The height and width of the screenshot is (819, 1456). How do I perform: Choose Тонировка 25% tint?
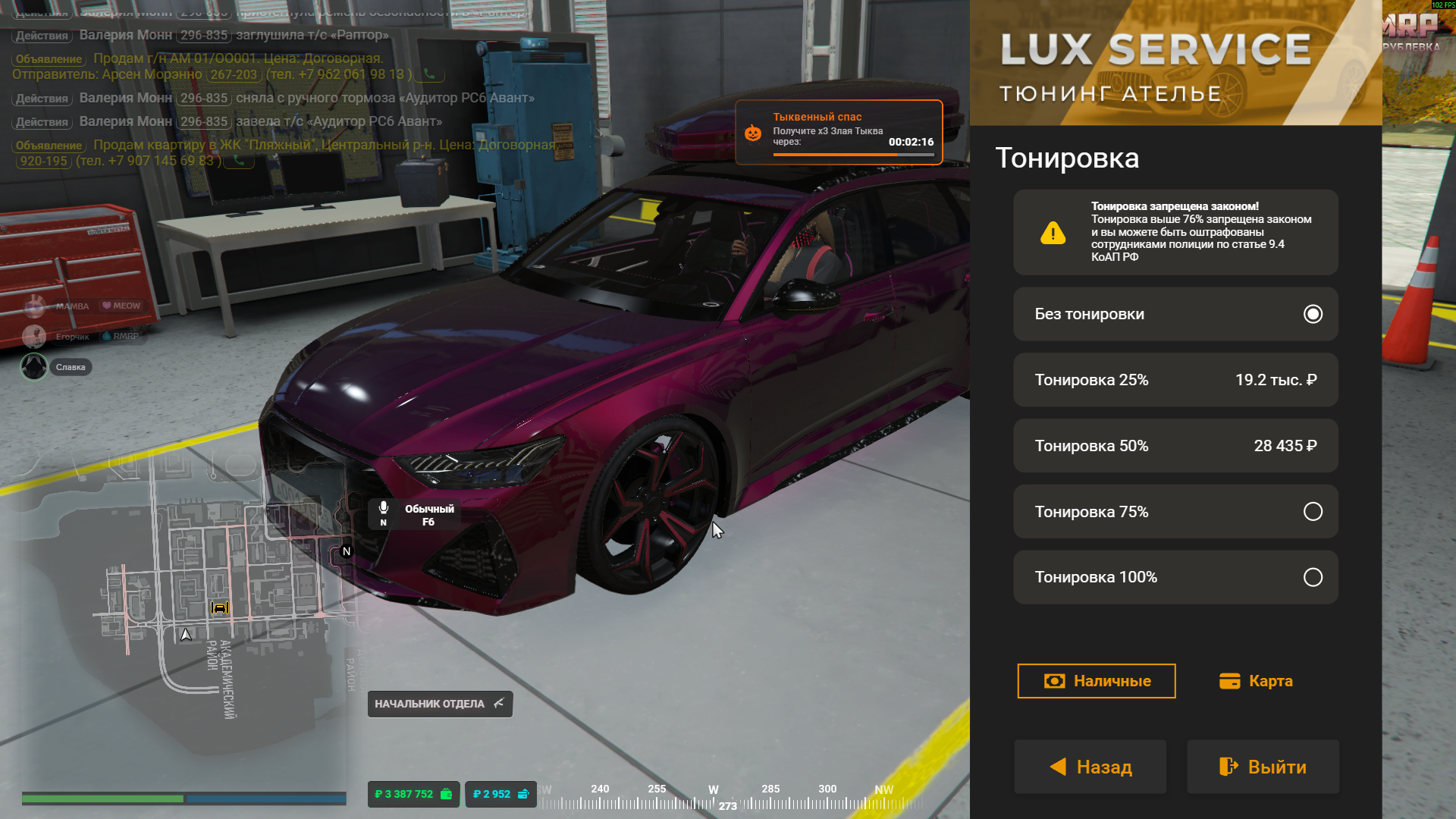(x=1175, y=380)
